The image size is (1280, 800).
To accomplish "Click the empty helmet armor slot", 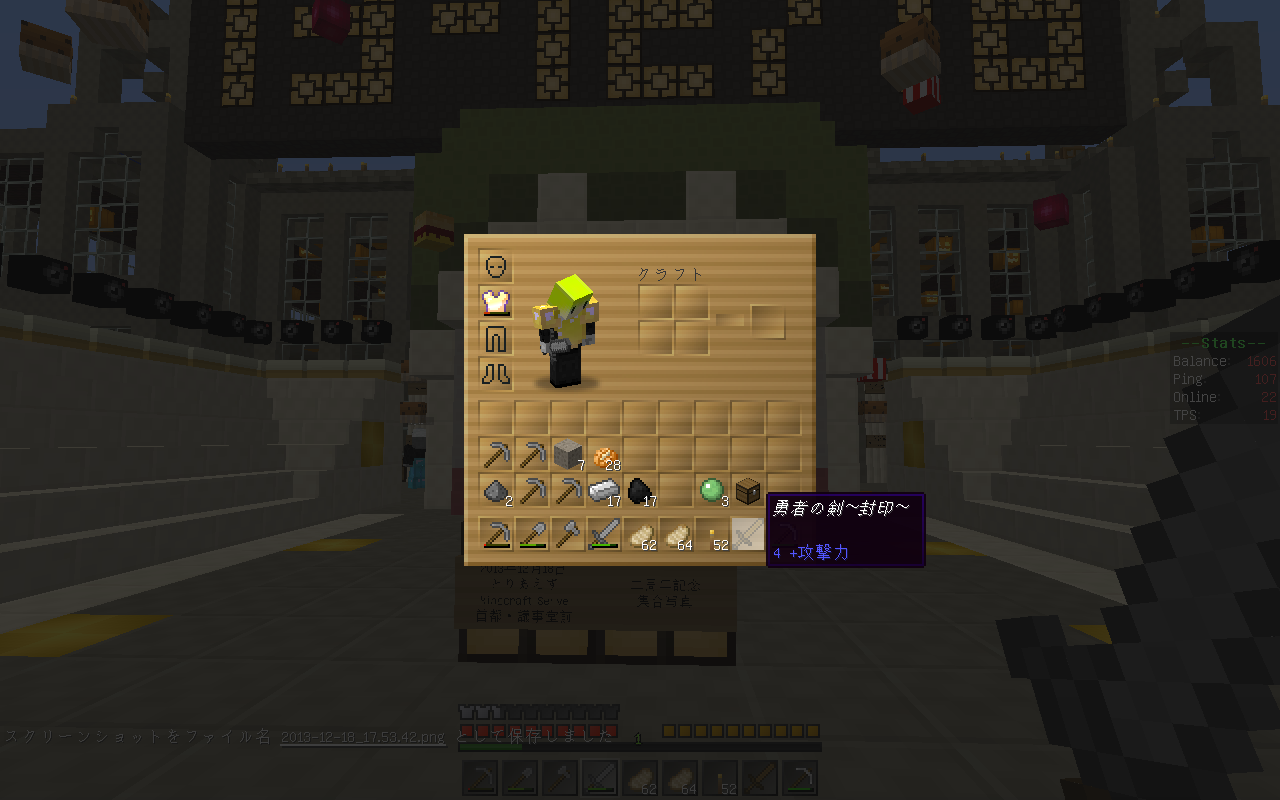I will (x=496, y=266).
